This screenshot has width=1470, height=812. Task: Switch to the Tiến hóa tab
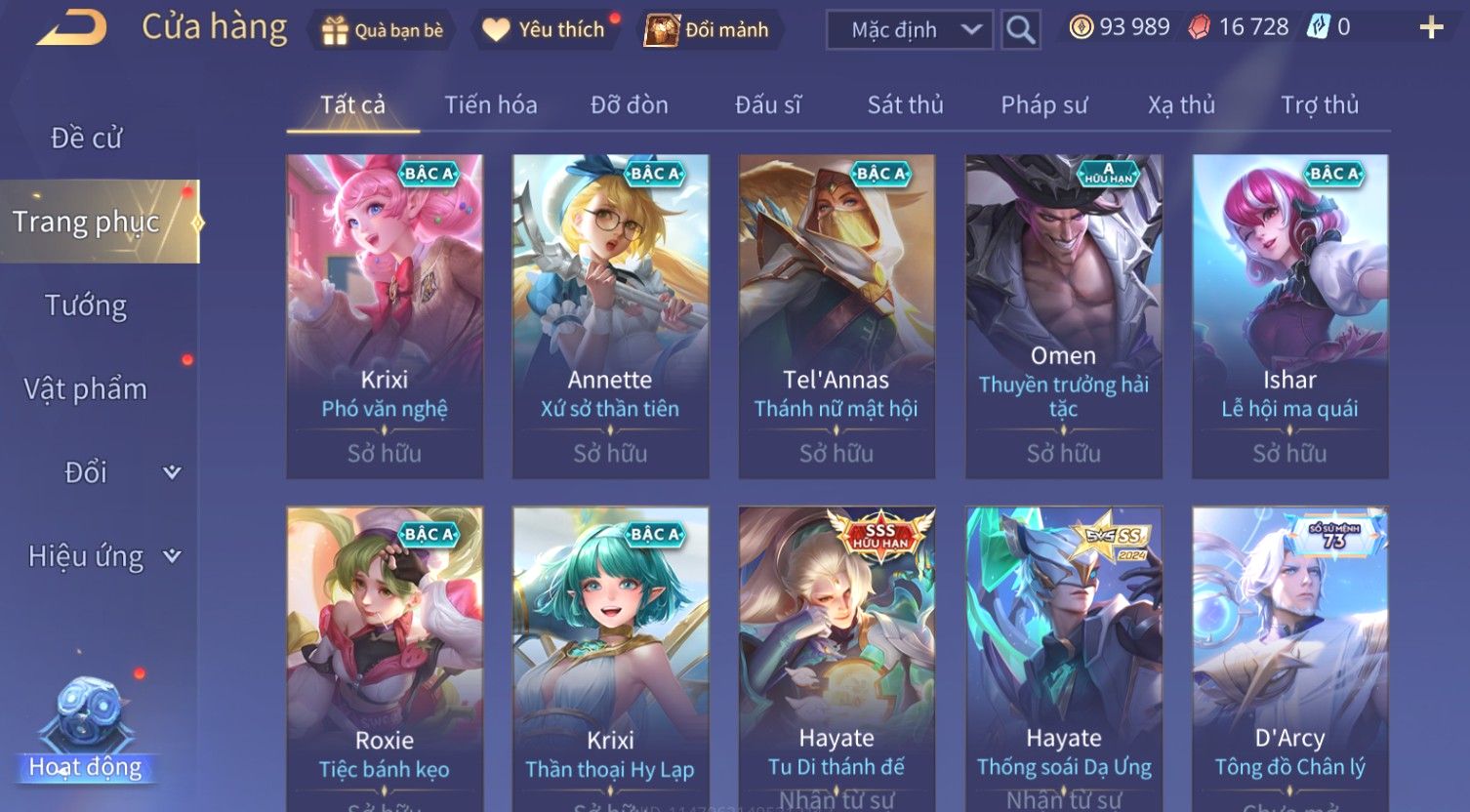coord(490,105)
